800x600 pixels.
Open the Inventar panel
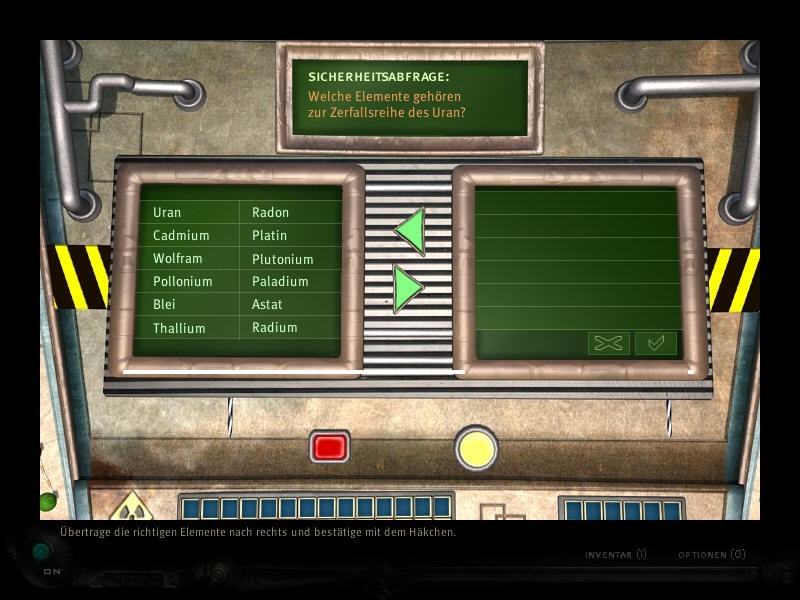[x=615, y=554]
